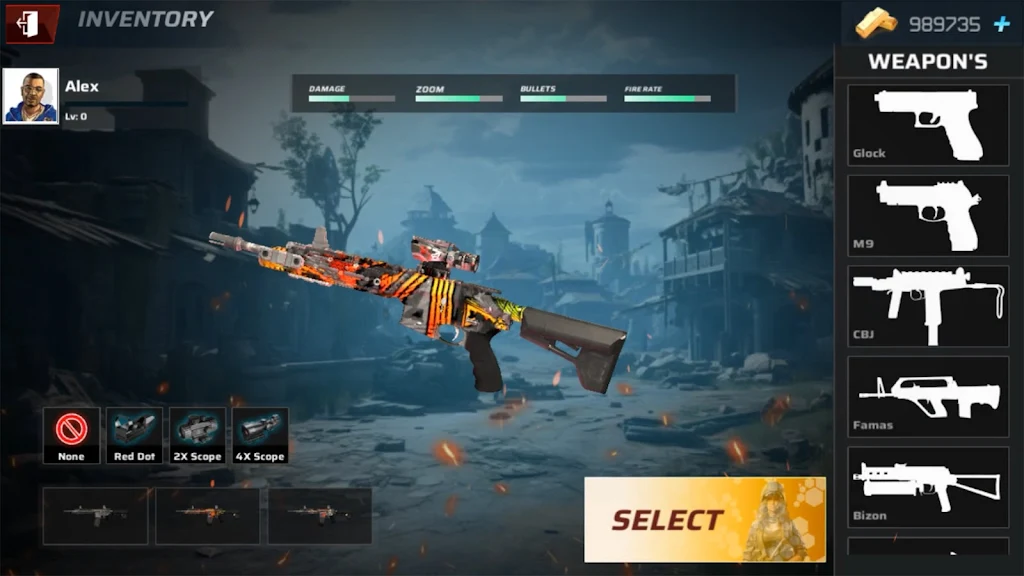Image resolution: width=1024 pixels, height=576 pixels.
Task: Pick the CBJ submachine gun
Action: [x=928, y=306]
